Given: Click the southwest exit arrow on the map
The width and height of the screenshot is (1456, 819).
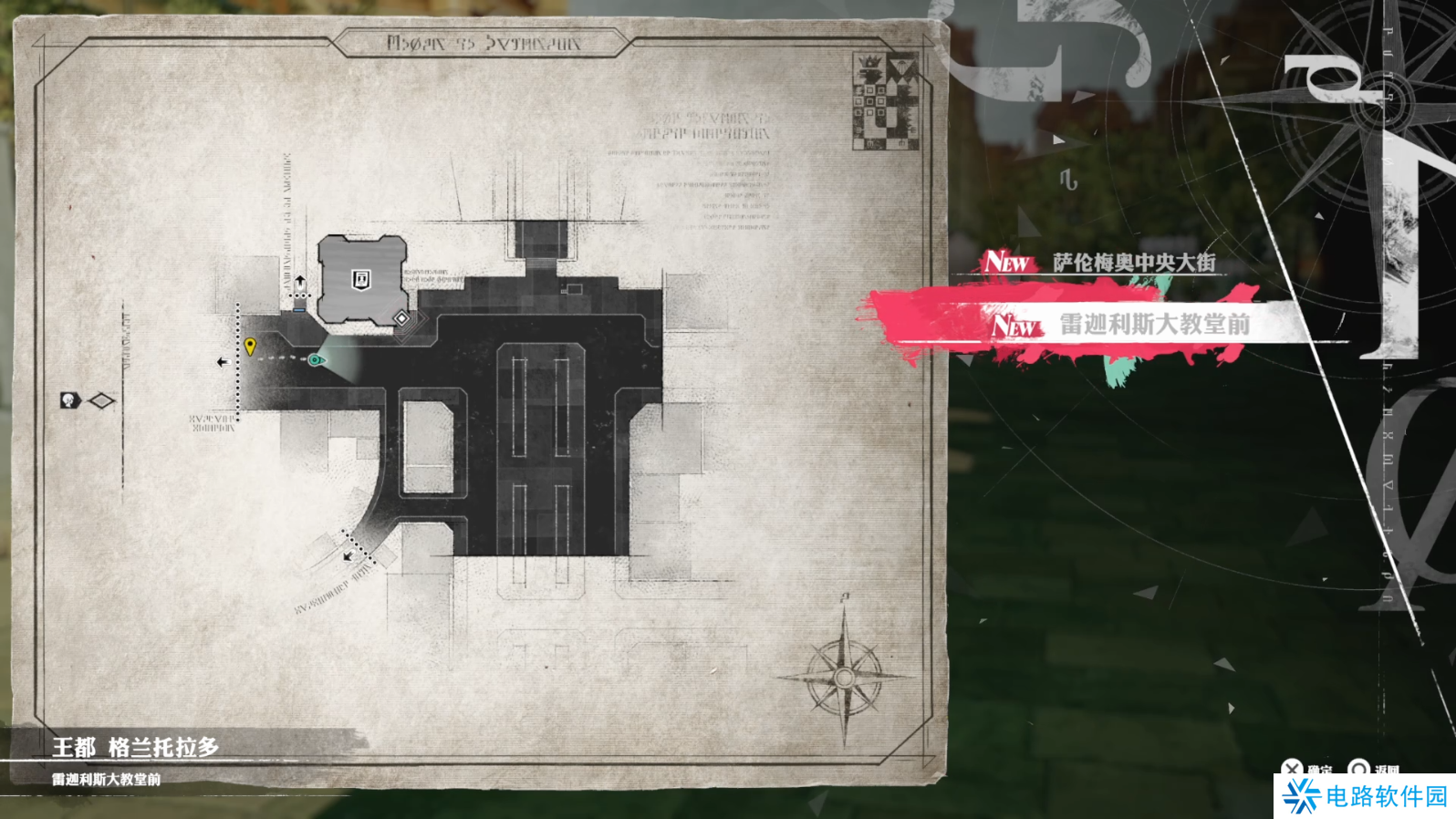Looking at the screenshot, I should coord(348,555).
